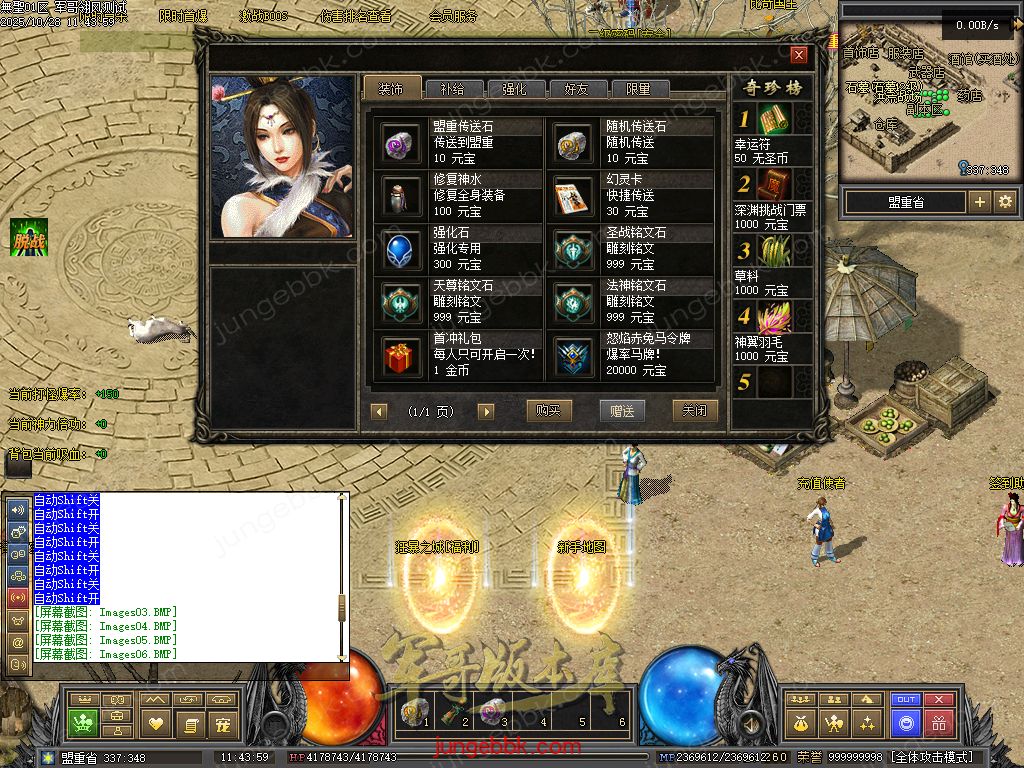This screenshot has width=1024, height=768.
Task: Click the gear button beside 盟重省
Action: tap(1005, 202)
